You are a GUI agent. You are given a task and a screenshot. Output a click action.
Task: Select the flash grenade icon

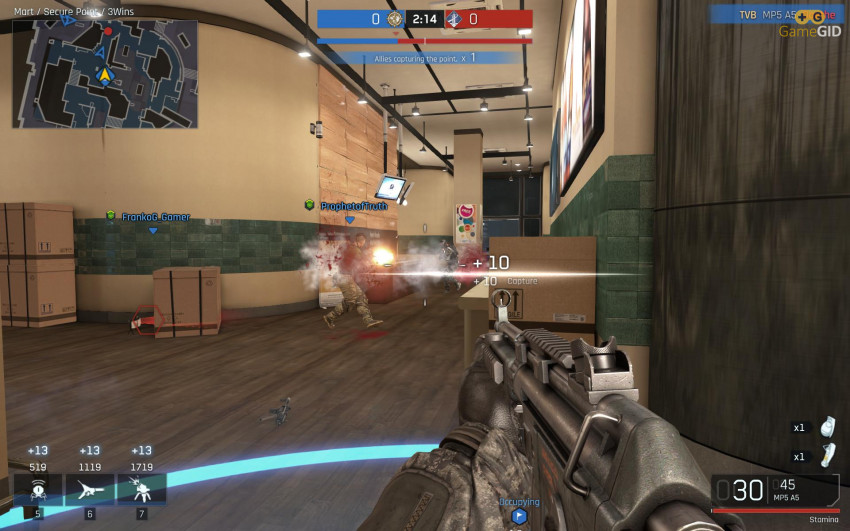[x=826, y=456]
